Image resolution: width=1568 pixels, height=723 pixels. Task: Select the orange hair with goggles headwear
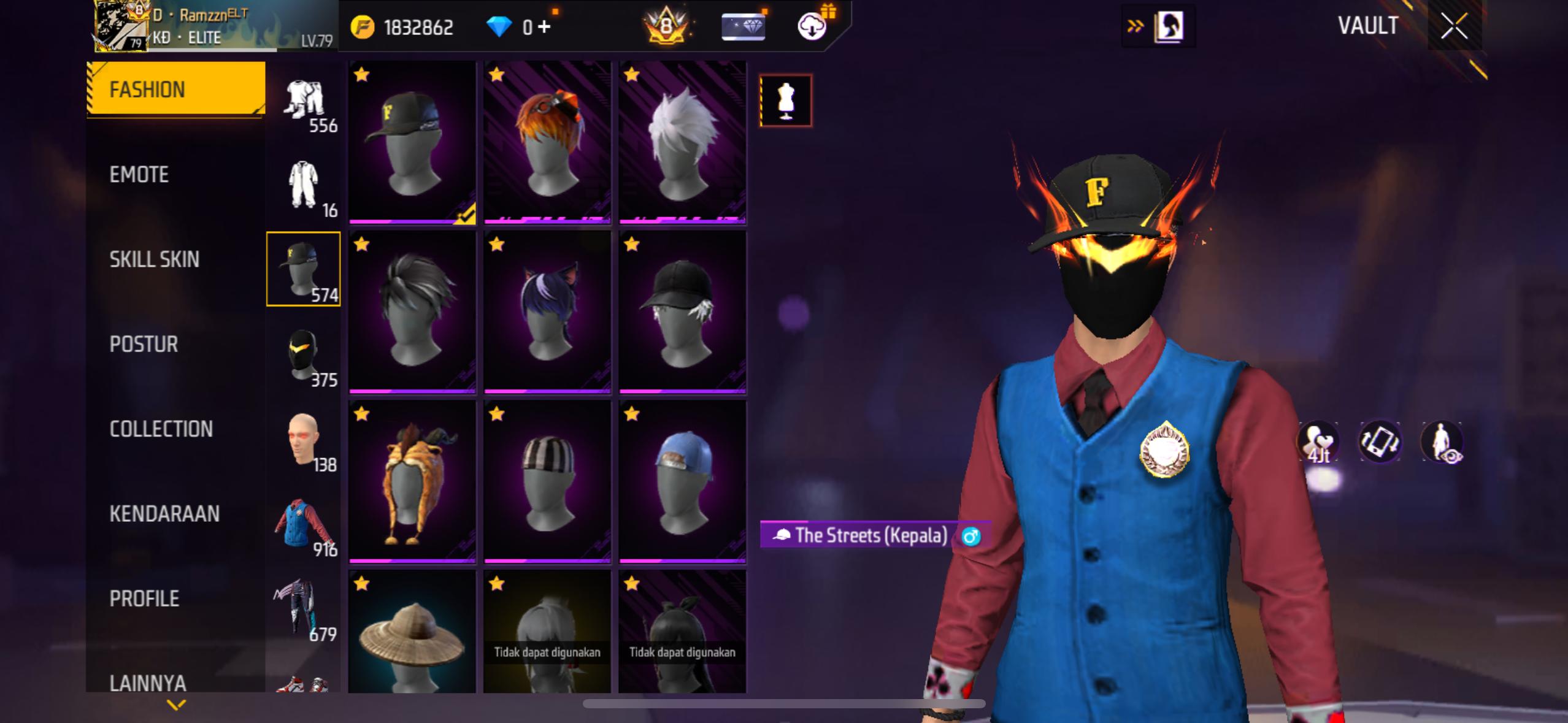pos(547,142)
